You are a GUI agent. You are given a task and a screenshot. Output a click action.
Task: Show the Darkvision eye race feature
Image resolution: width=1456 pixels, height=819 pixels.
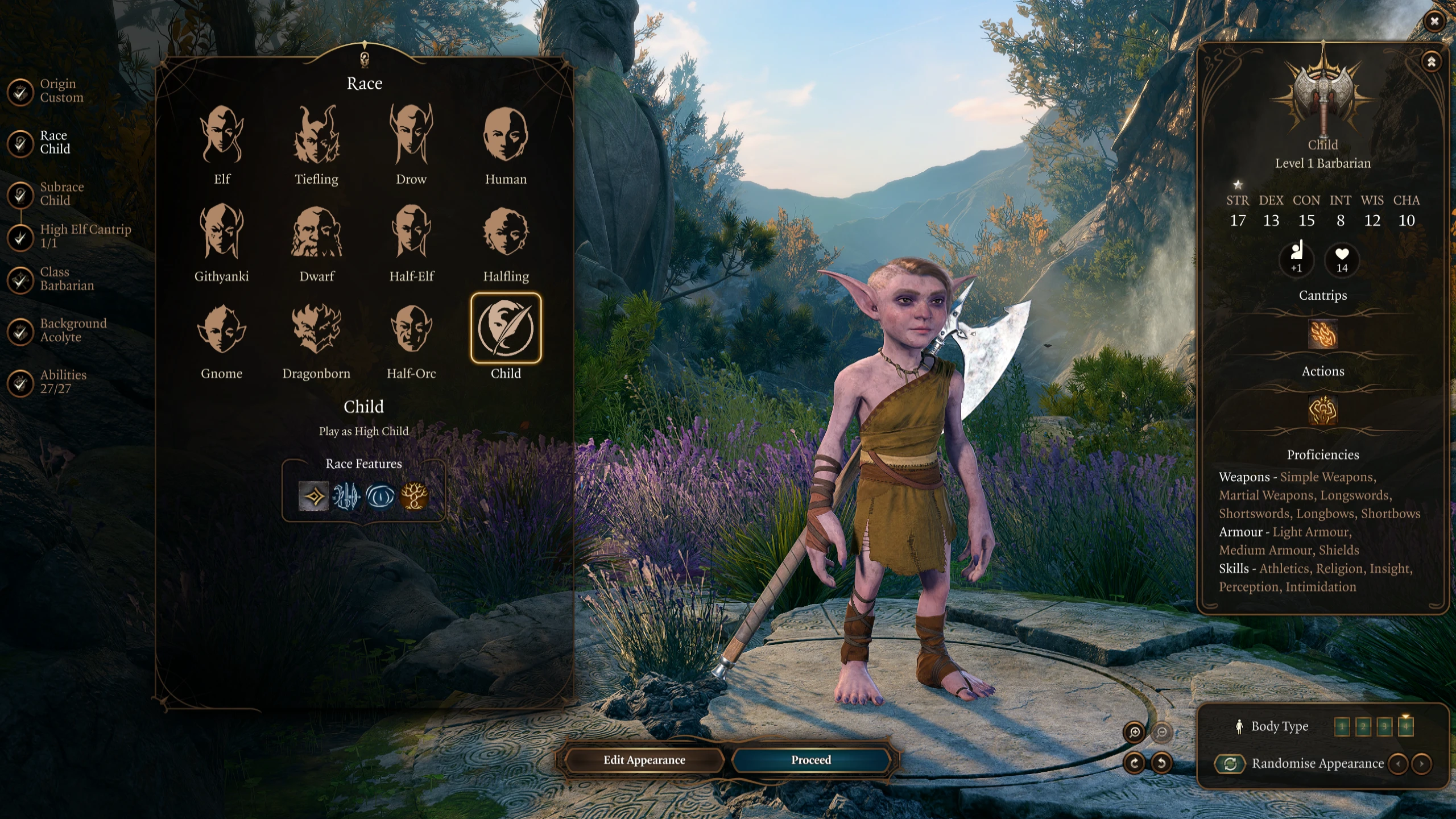coord(380,496)
